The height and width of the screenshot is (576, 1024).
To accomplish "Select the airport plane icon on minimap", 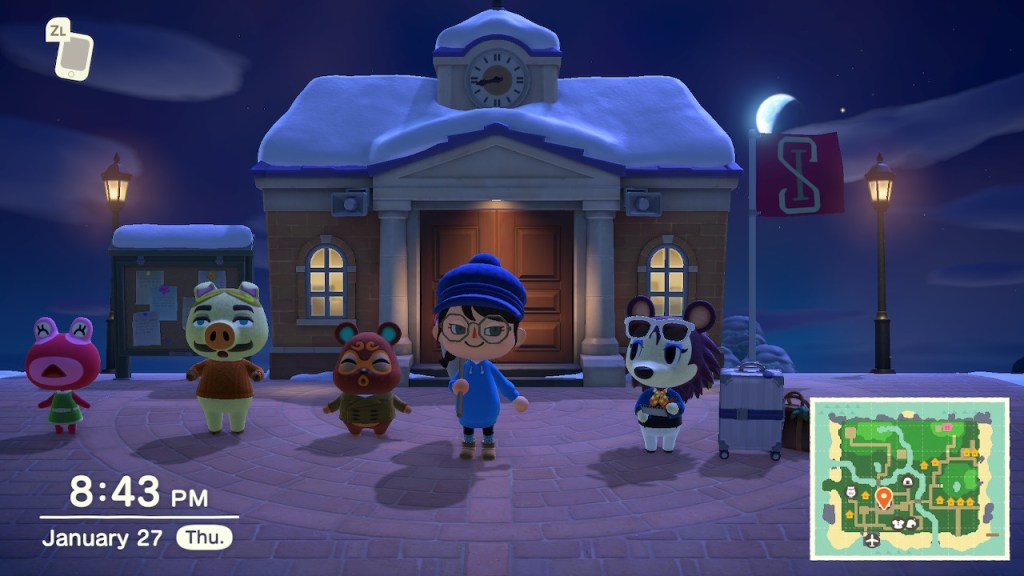I will 873,540.
